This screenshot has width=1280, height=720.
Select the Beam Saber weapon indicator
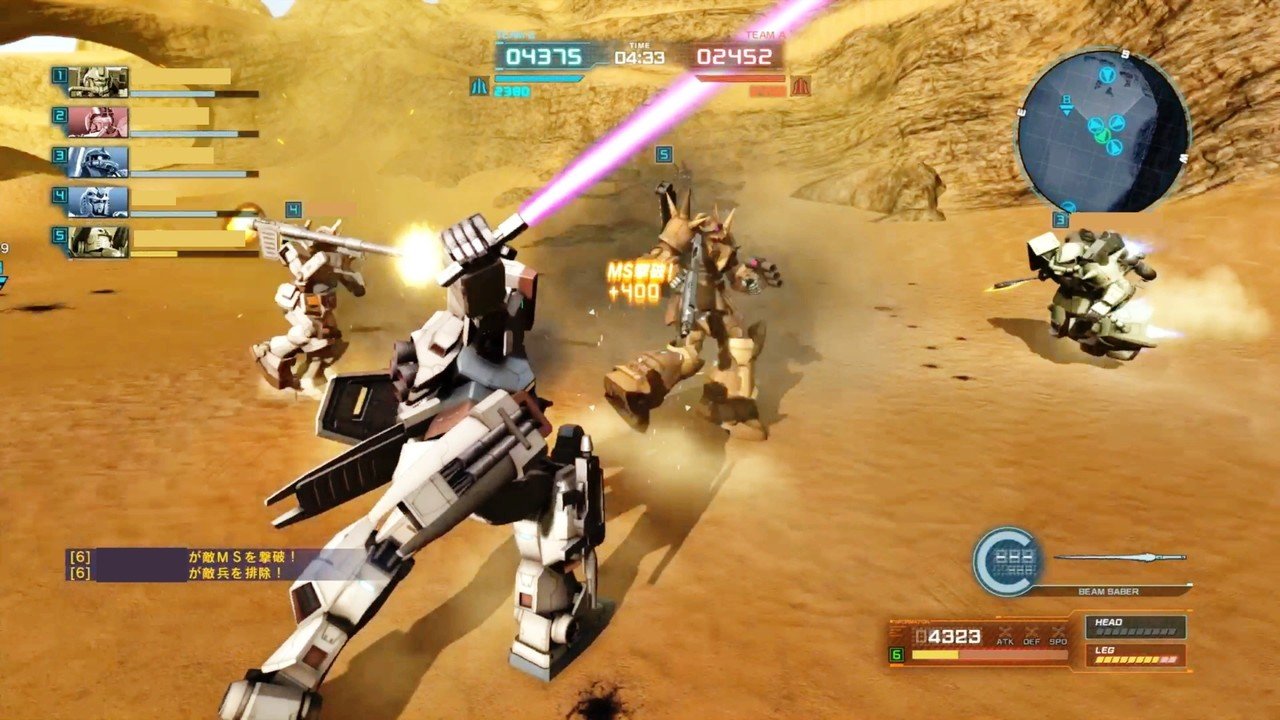click(x=1119, y=573)
